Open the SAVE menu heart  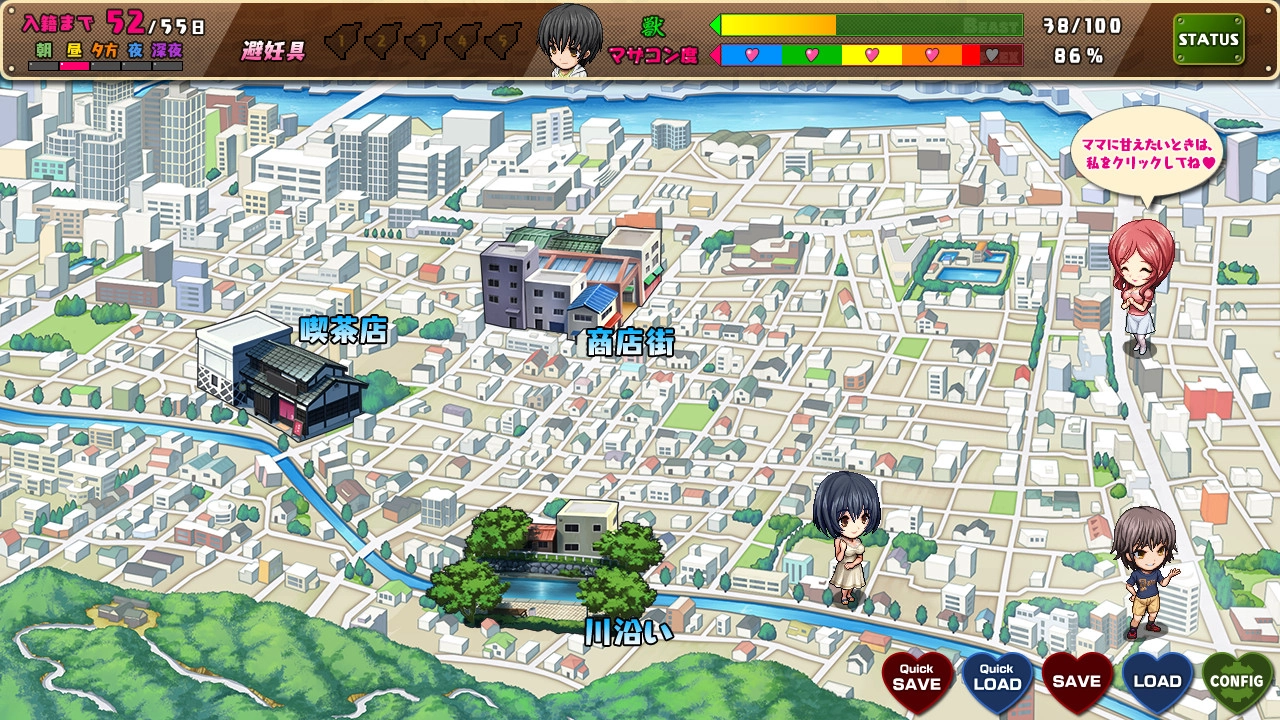[1077, 682]
